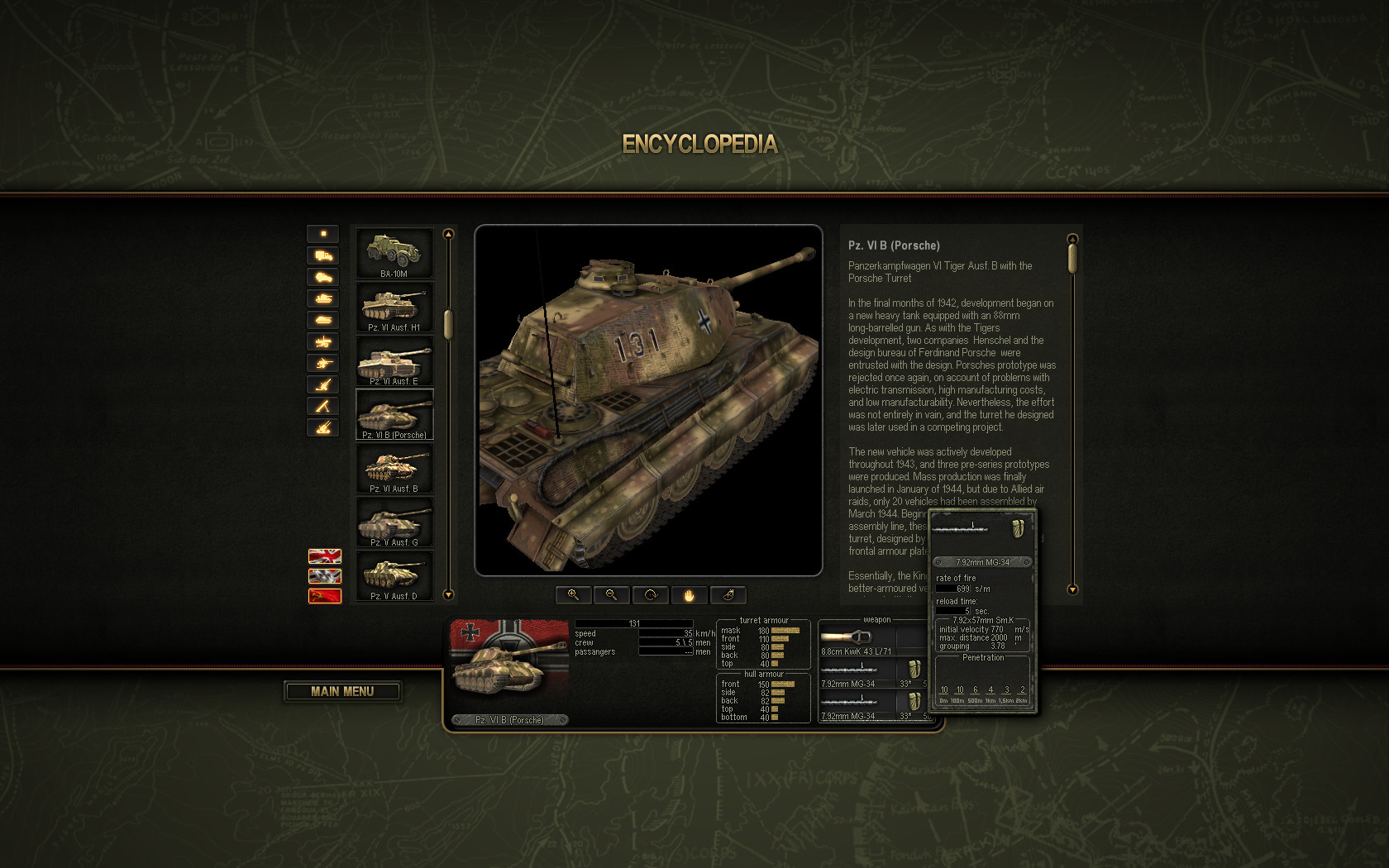Click the zoom-in magnifier under the tank viewer
This screenshot has width=1389, height=868.
pyautogui.click(x=573, y=595)
